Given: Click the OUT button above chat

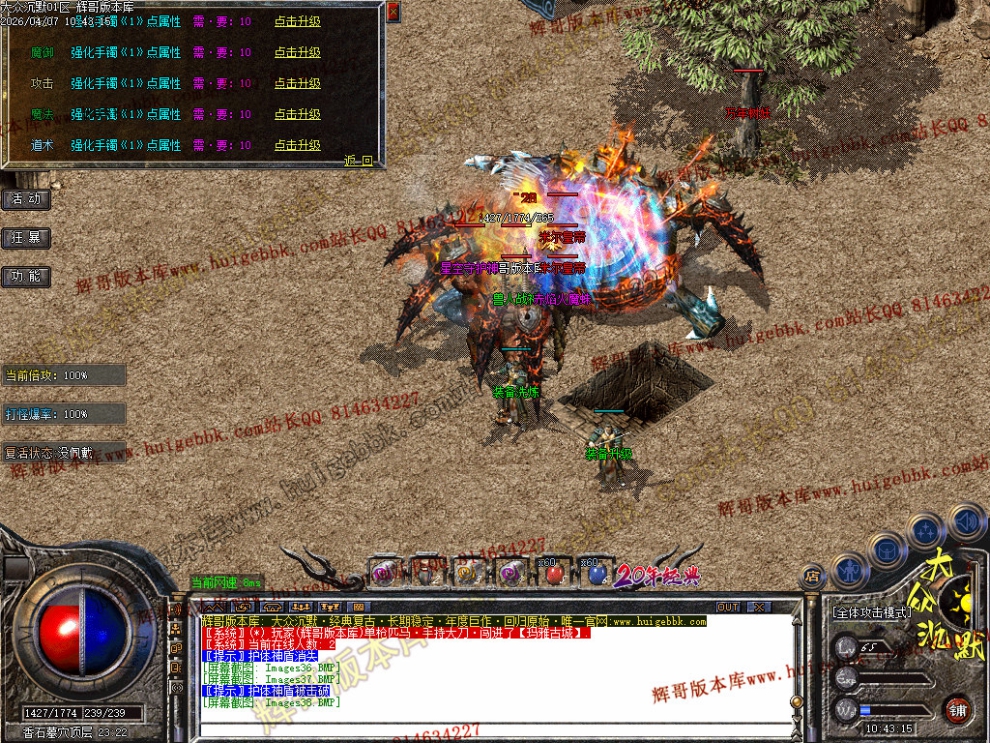Looking at the screenshot, I should pos(728,607).
